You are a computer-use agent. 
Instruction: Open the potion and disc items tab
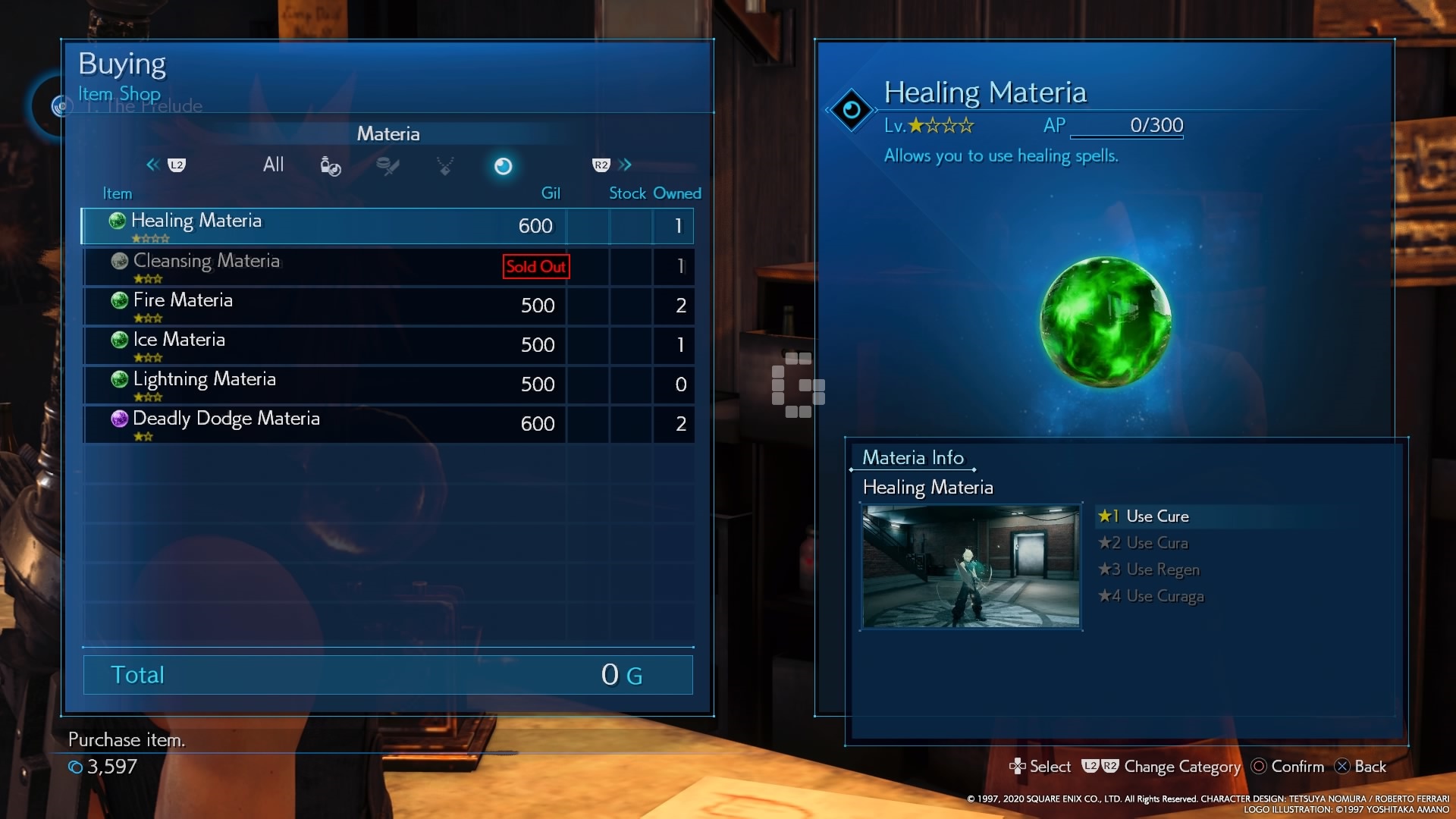pyautogui.click(x=331, y=165)
